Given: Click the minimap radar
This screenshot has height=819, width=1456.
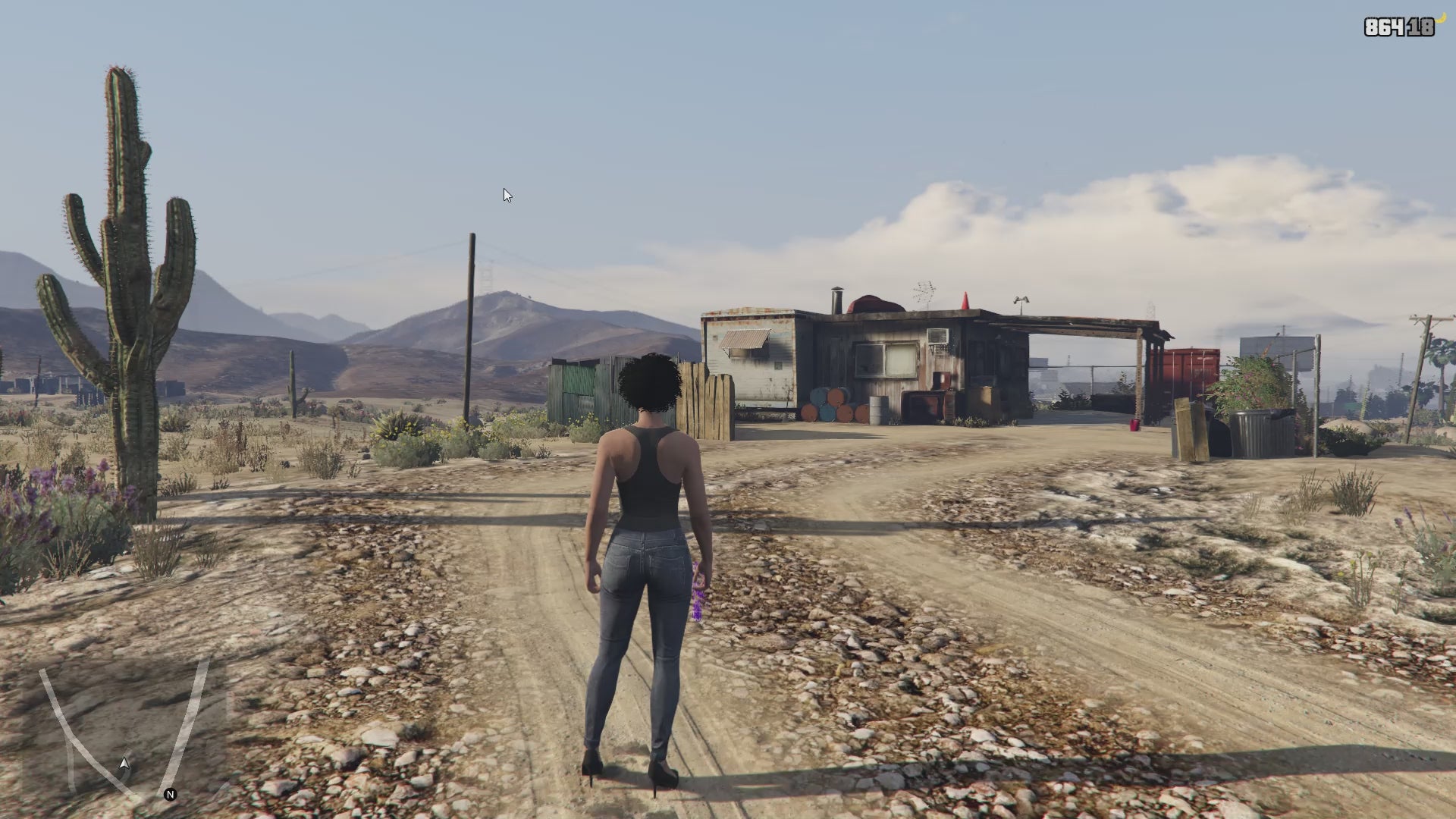Looking at the screenshot, I should click(x=125, y=728).
